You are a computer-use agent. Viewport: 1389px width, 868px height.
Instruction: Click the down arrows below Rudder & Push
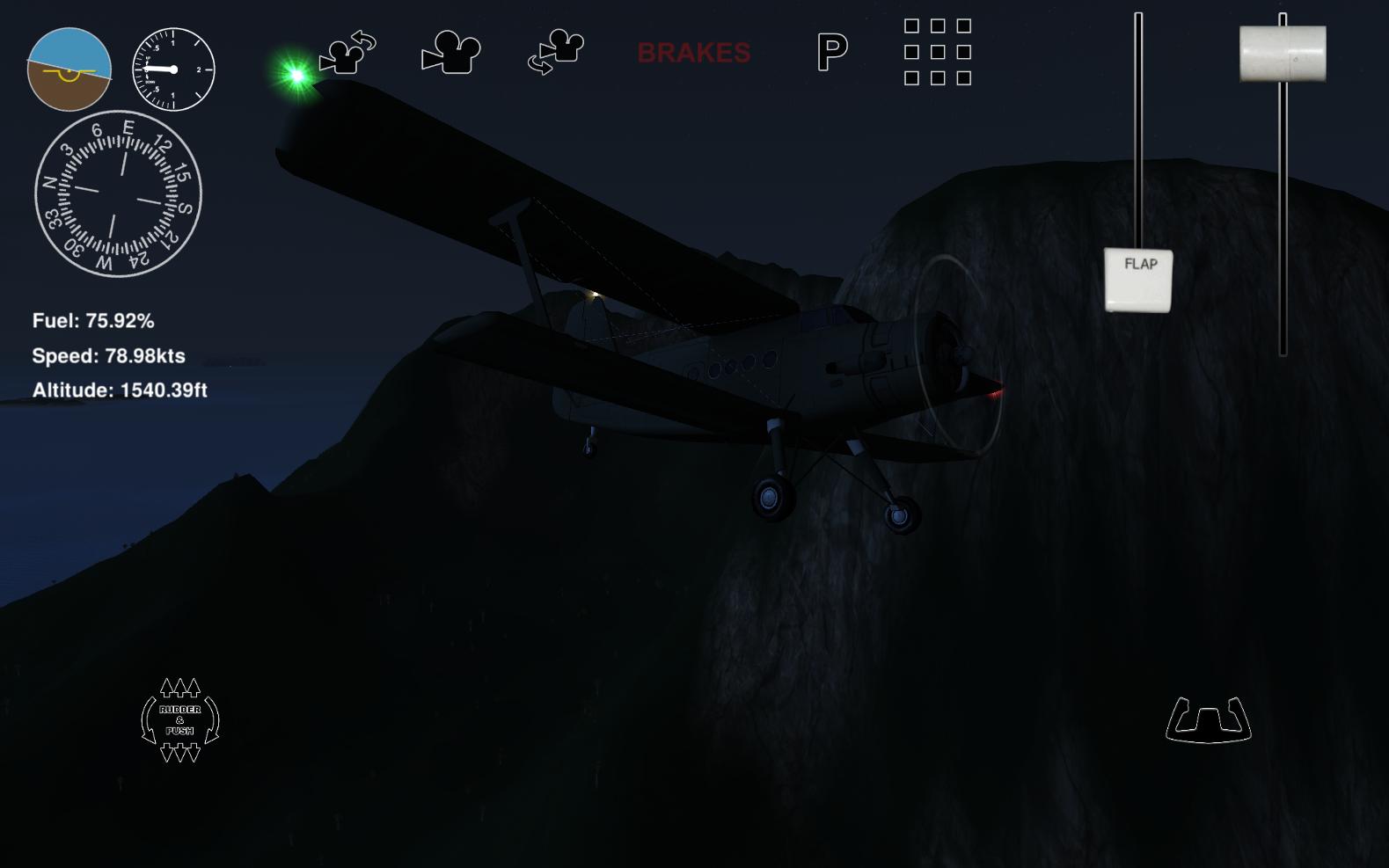tap(179, 754)
